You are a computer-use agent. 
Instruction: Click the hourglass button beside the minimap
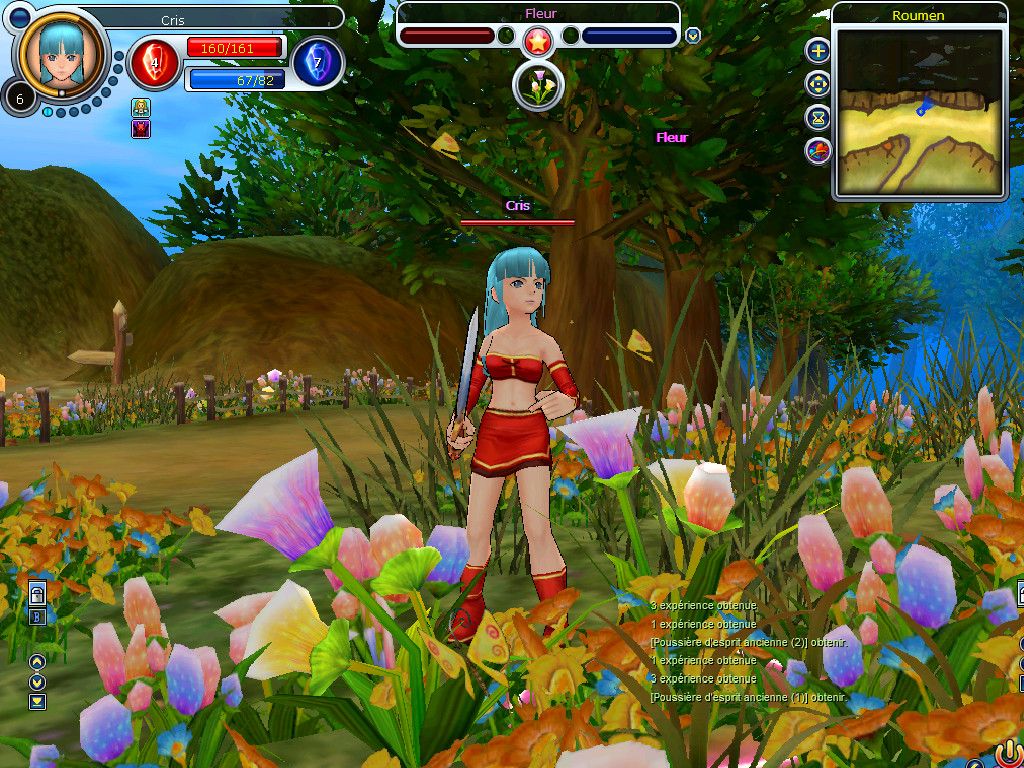[818, 117]
